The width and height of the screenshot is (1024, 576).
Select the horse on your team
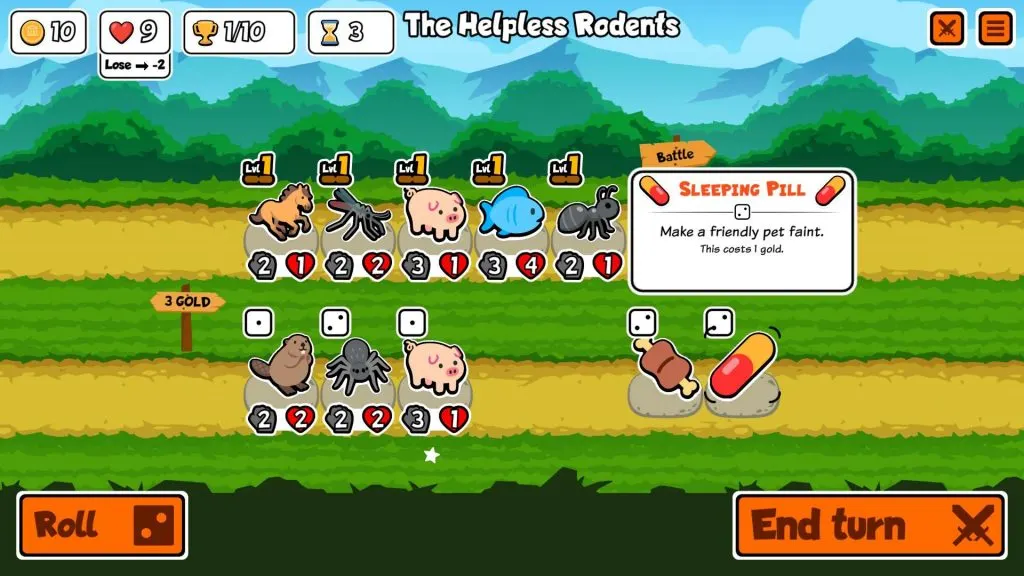(x=280, y=214)
